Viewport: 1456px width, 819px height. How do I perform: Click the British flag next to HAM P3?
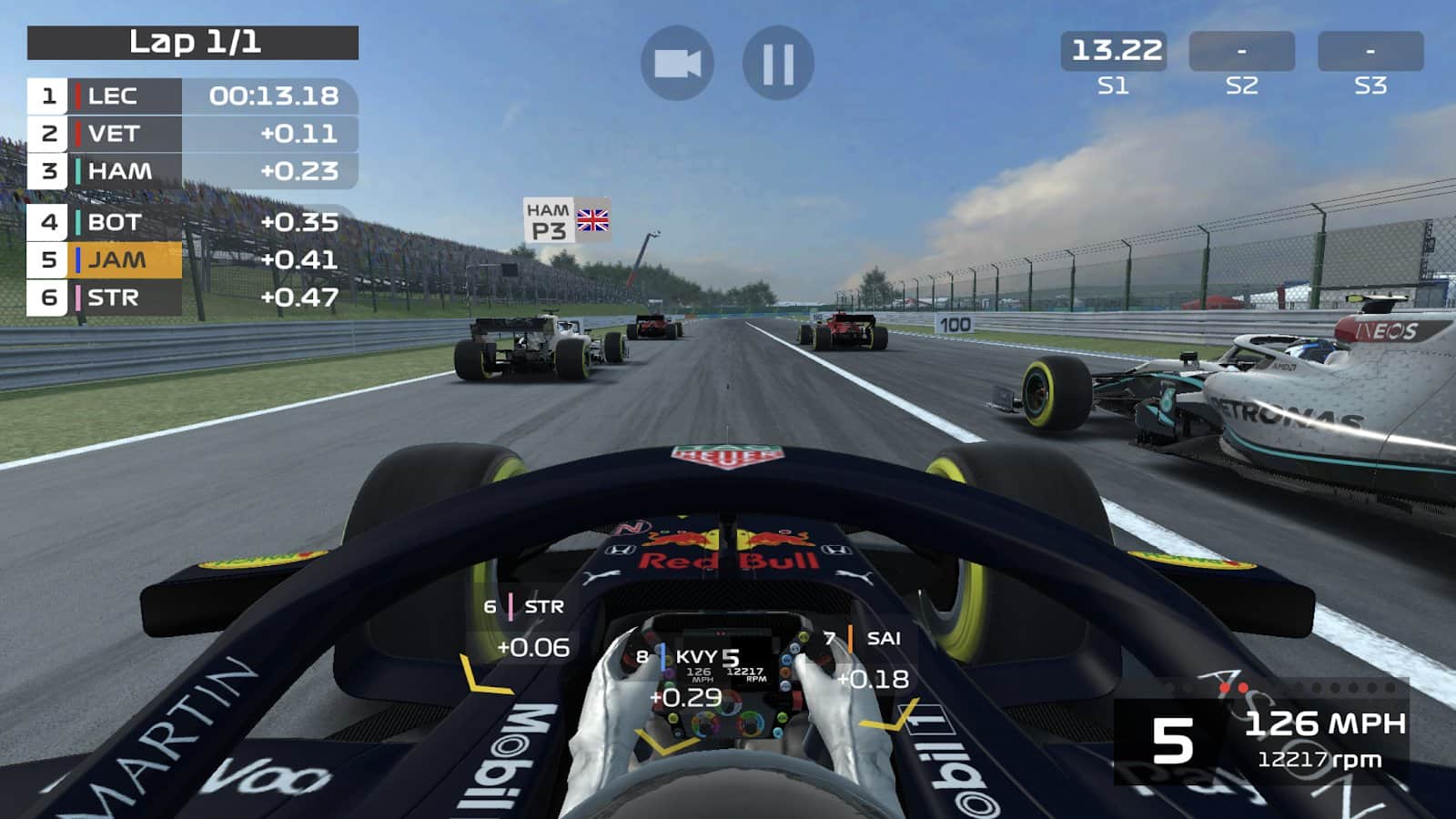[592, 221]
